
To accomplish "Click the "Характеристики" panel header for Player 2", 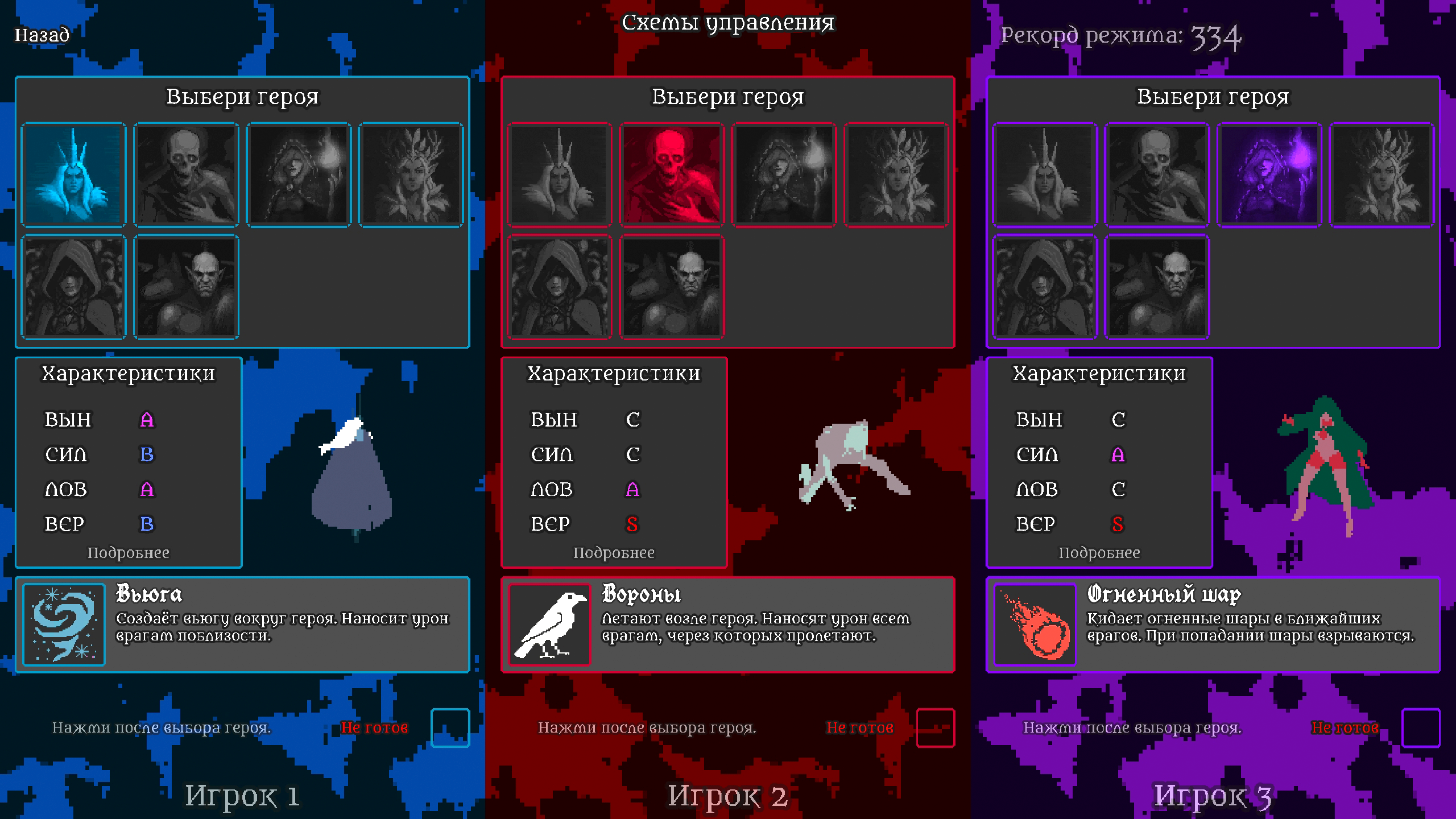I will click(x=614, y=373).
